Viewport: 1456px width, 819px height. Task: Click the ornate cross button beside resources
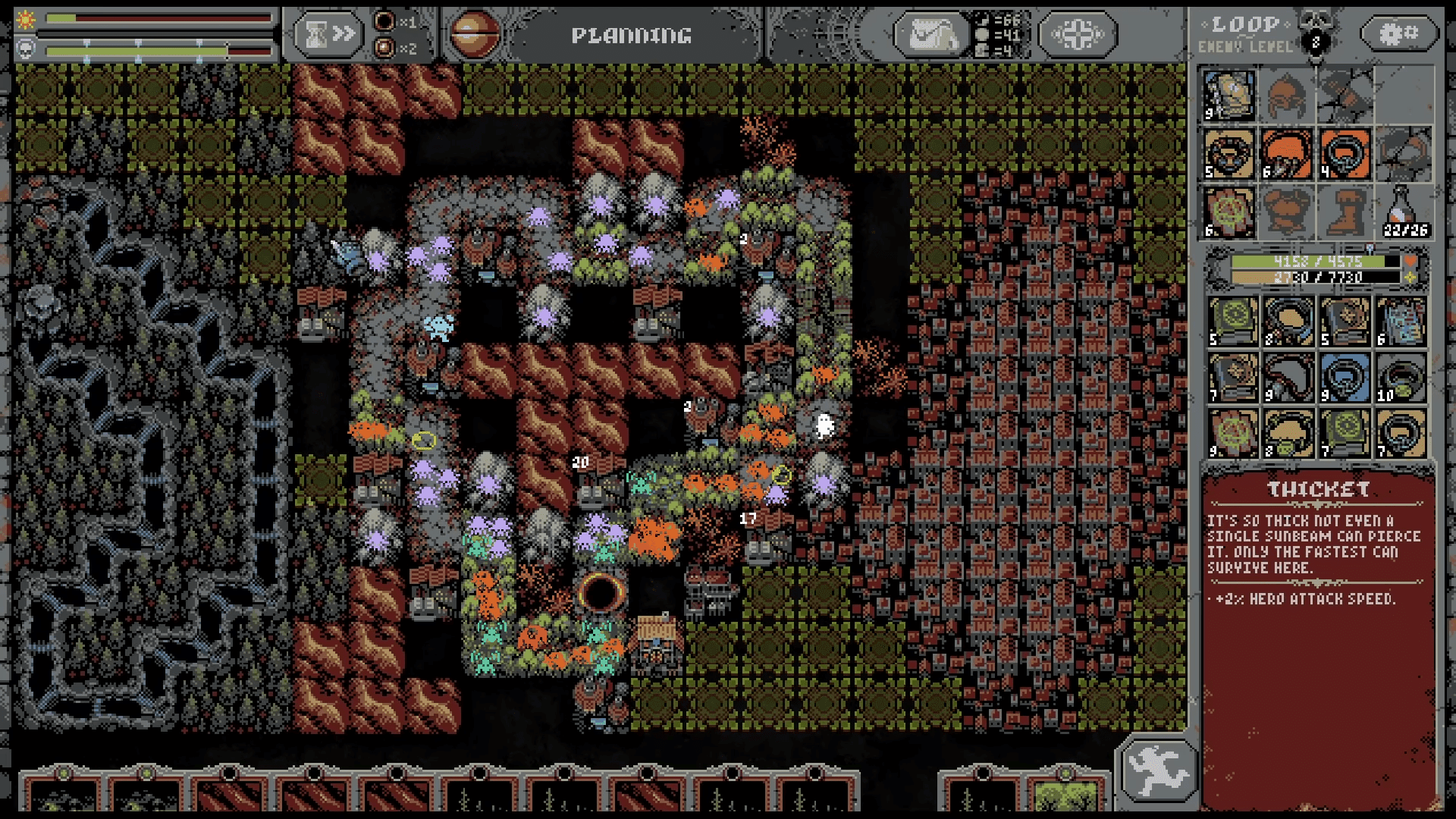[x=1078, y=35]
